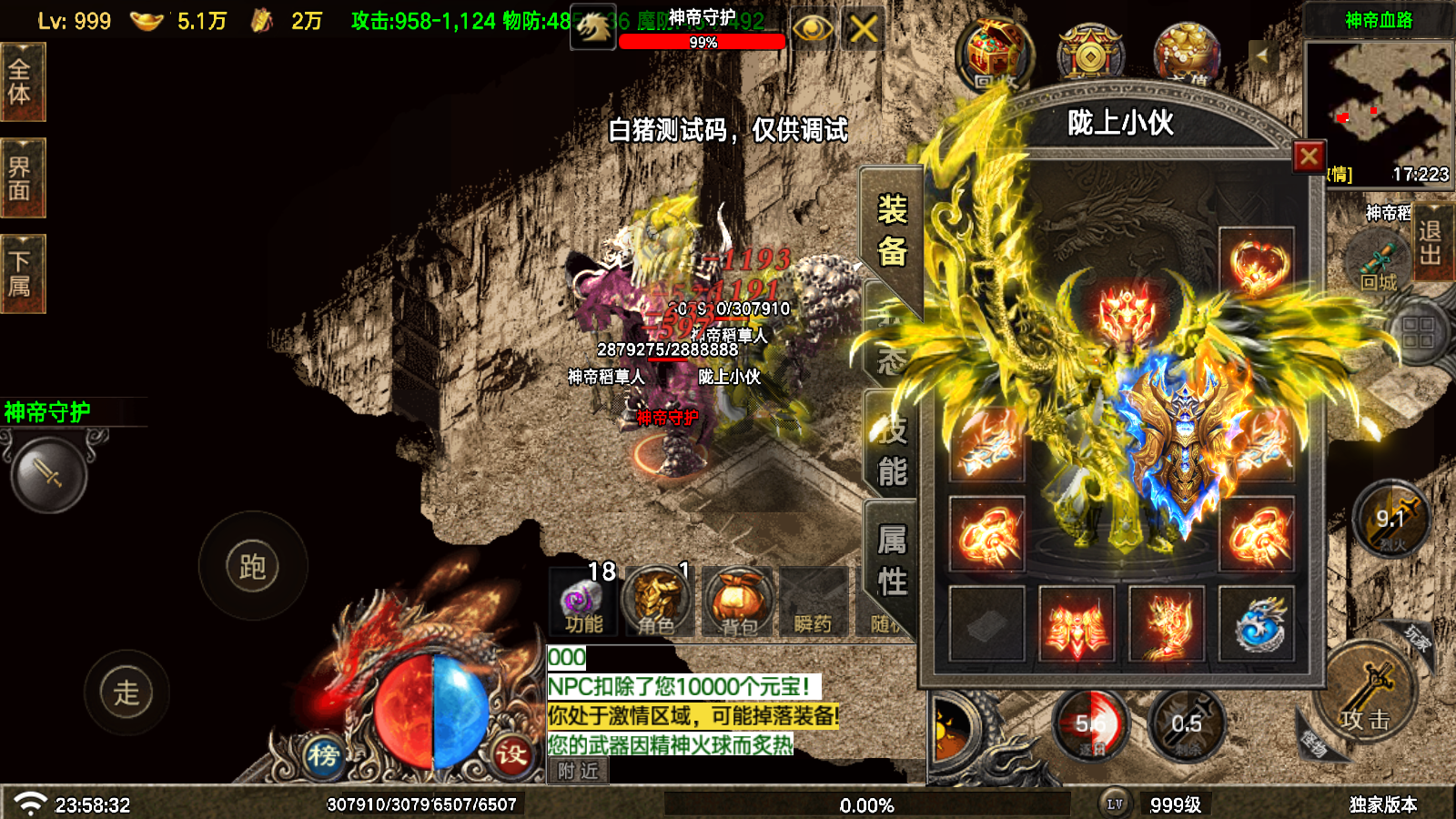The height and width of the screenshot is (819, 1456).
Task: Select the flaming heart equipment slot
Action: pyautogui.click(x=1256, y=264)
